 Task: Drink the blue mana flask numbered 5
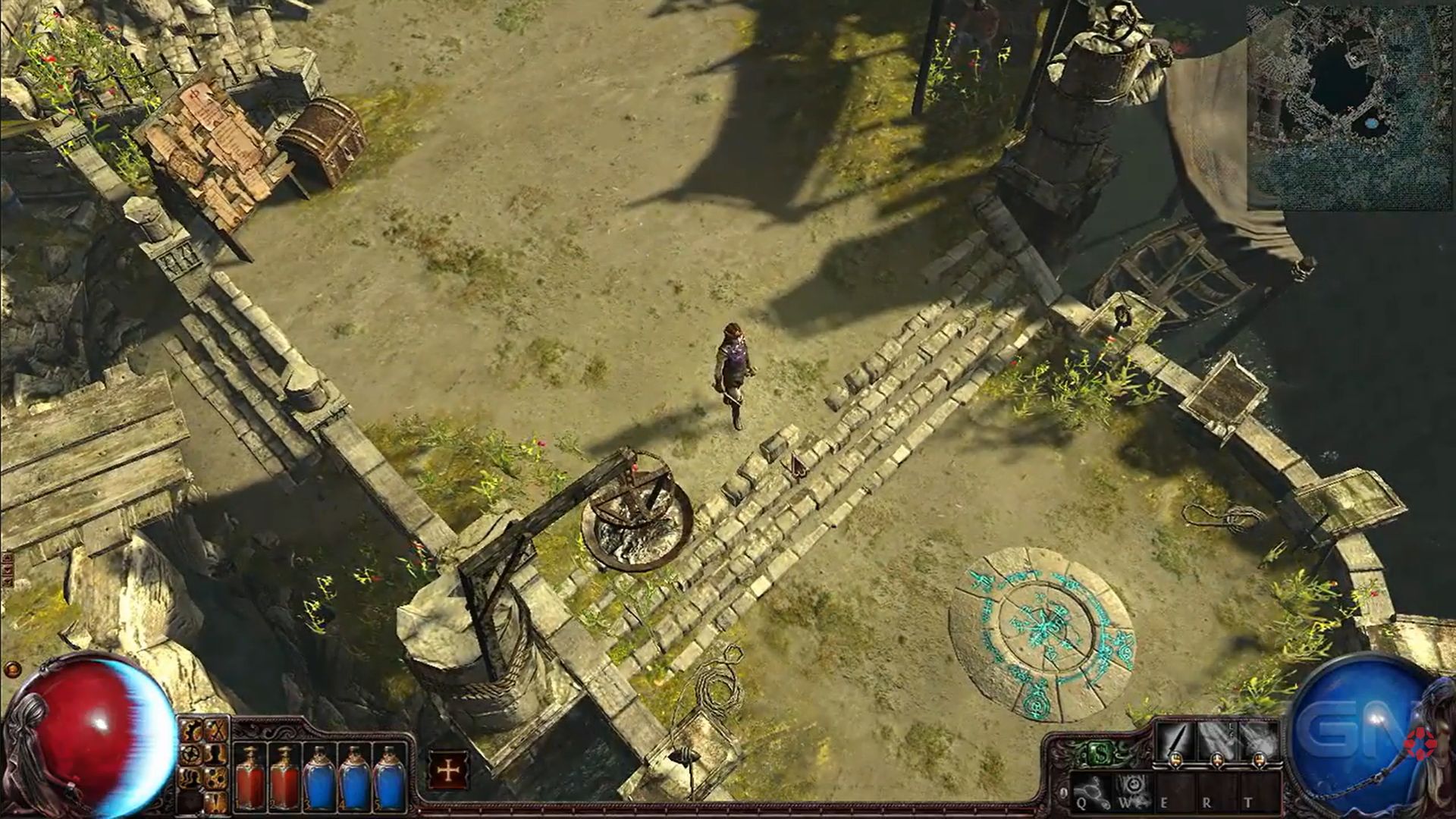tap(389, 777)
